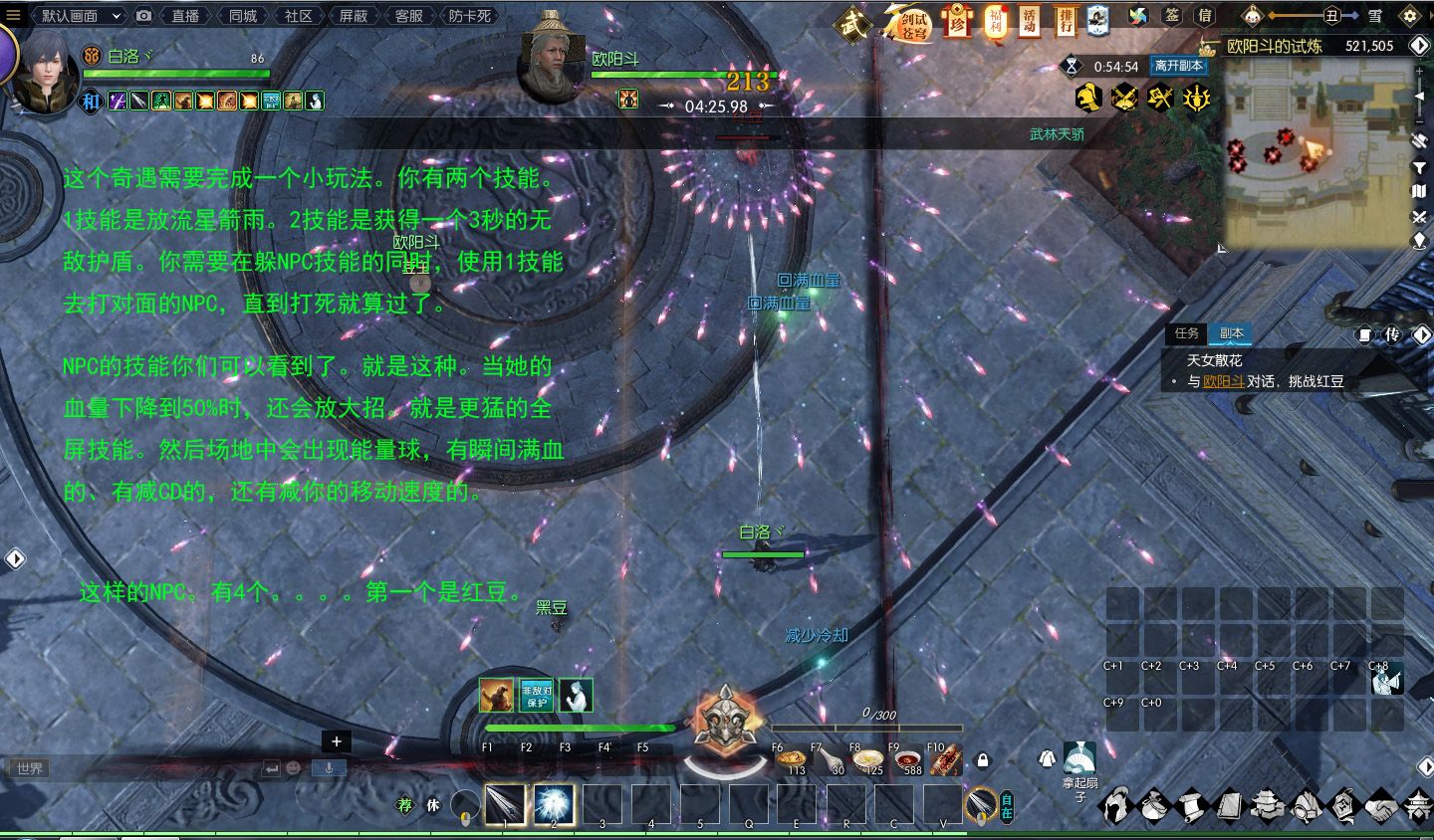Use the F9 red soup bowl item
Image resolution: width=1434 pixels, height=840 pixels.
coord(907,760)
